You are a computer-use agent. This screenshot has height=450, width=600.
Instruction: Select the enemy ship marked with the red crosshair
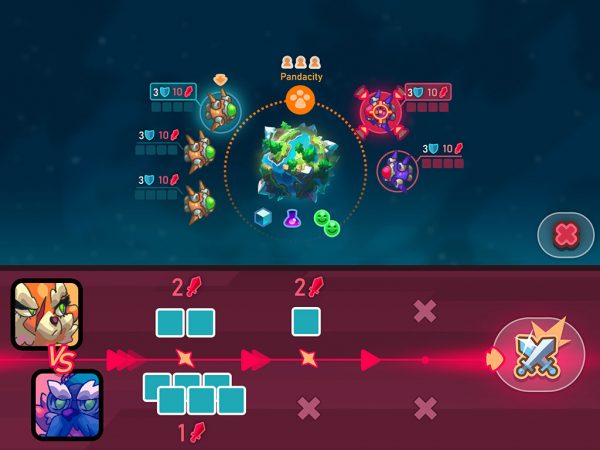click(x=380, y=111)
